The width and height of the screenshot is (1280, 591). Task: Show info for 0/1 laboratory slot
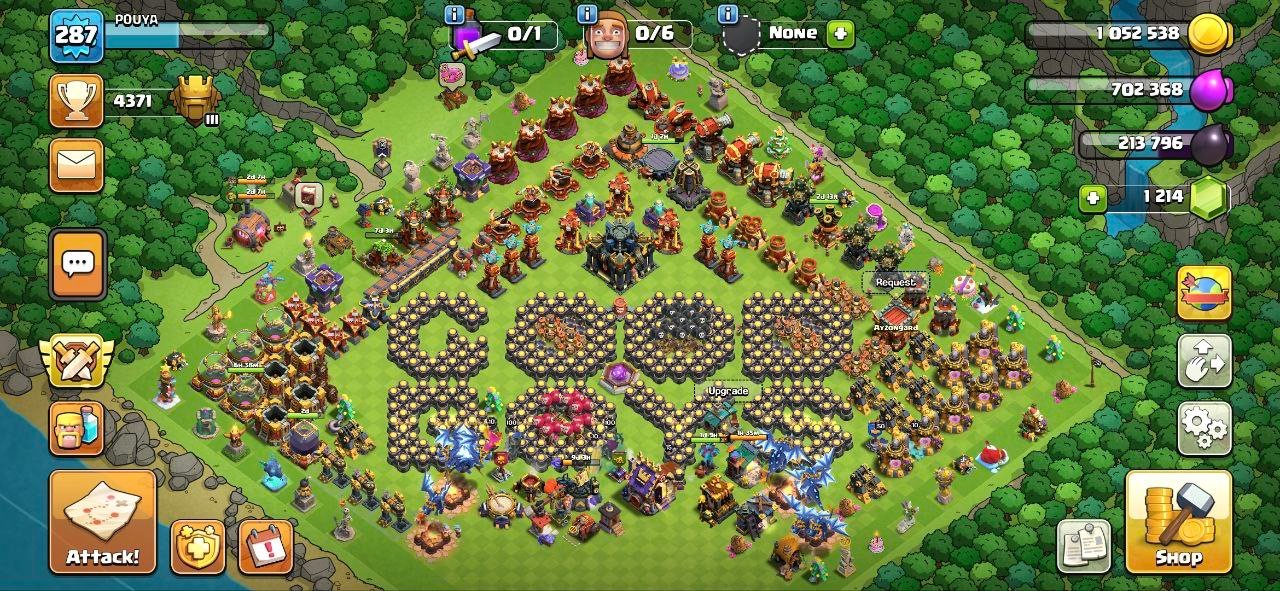click(455, 14)
